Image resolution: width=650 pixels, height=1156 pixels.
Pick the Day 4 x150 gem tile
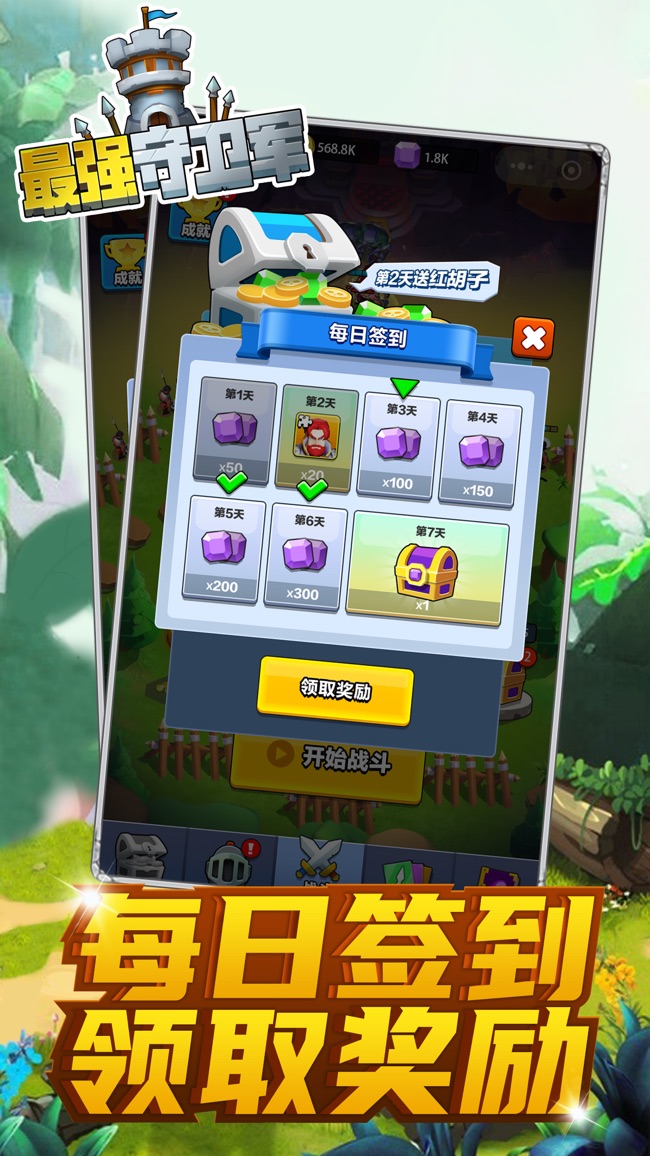tap(481, 452)
